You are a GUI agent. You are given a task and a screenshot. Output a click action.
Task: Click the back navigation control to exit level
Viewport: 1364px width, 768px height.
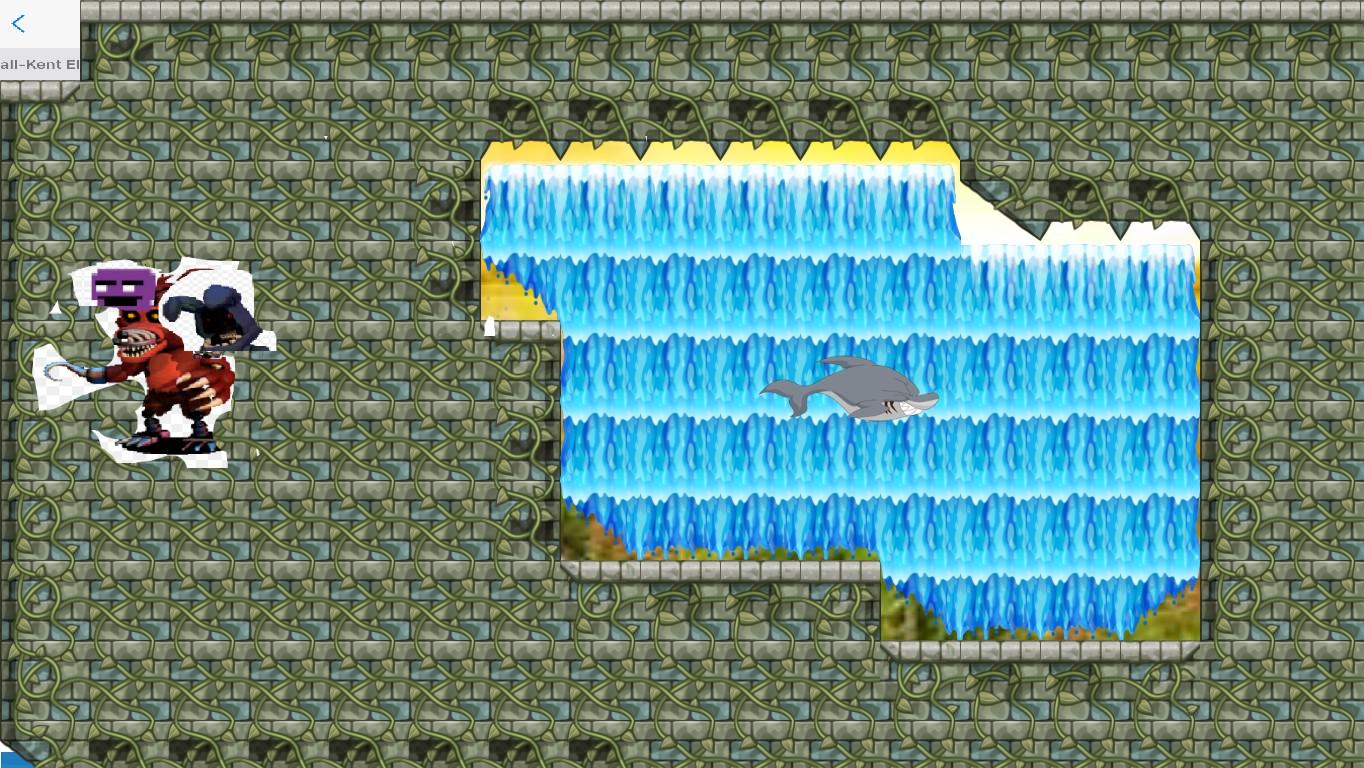[x=17, y=24]
